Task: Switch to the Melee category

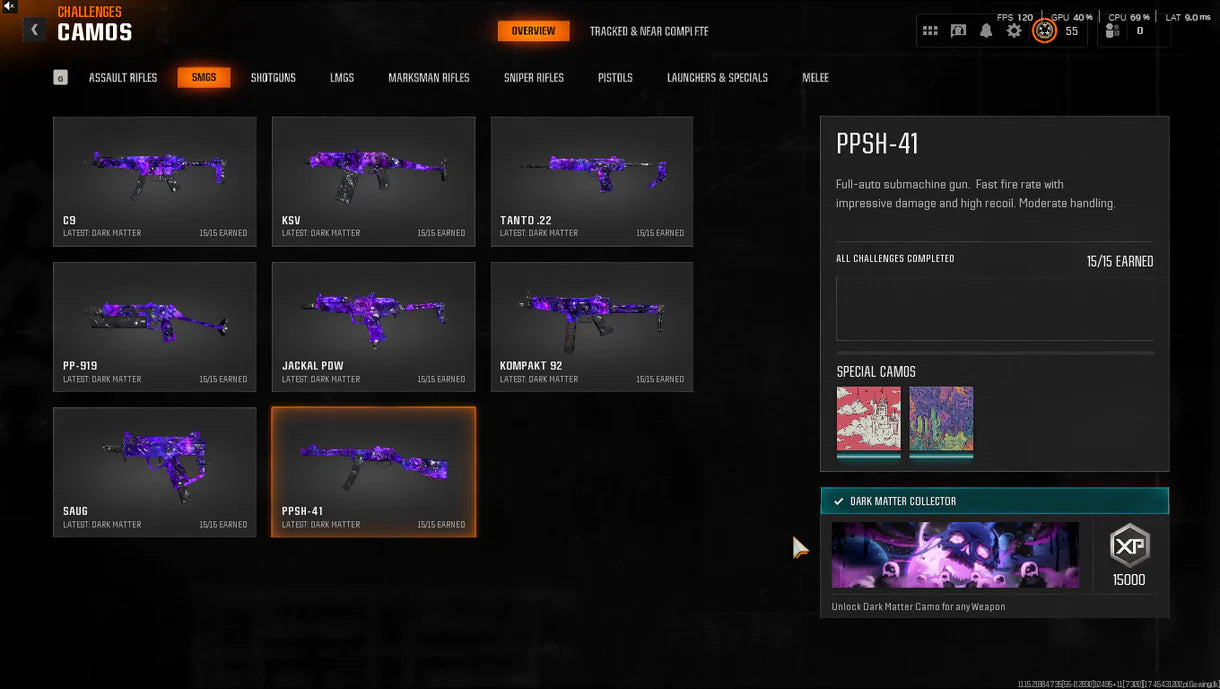Action: point(815,77)
